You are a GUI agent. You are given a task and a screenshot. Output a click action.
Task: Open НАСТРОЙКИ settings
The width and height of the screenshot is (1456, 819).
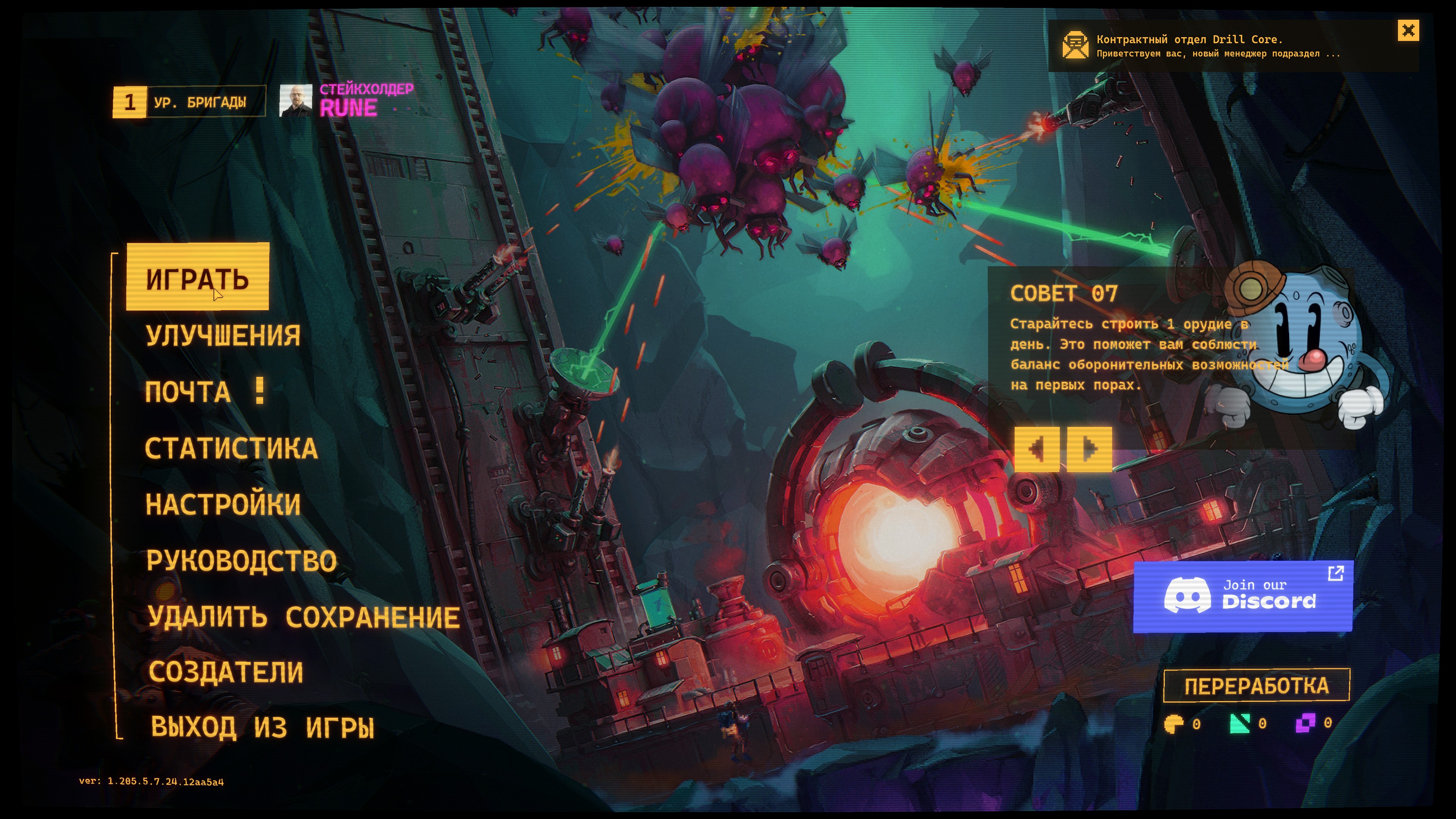(x=223, y=504)
